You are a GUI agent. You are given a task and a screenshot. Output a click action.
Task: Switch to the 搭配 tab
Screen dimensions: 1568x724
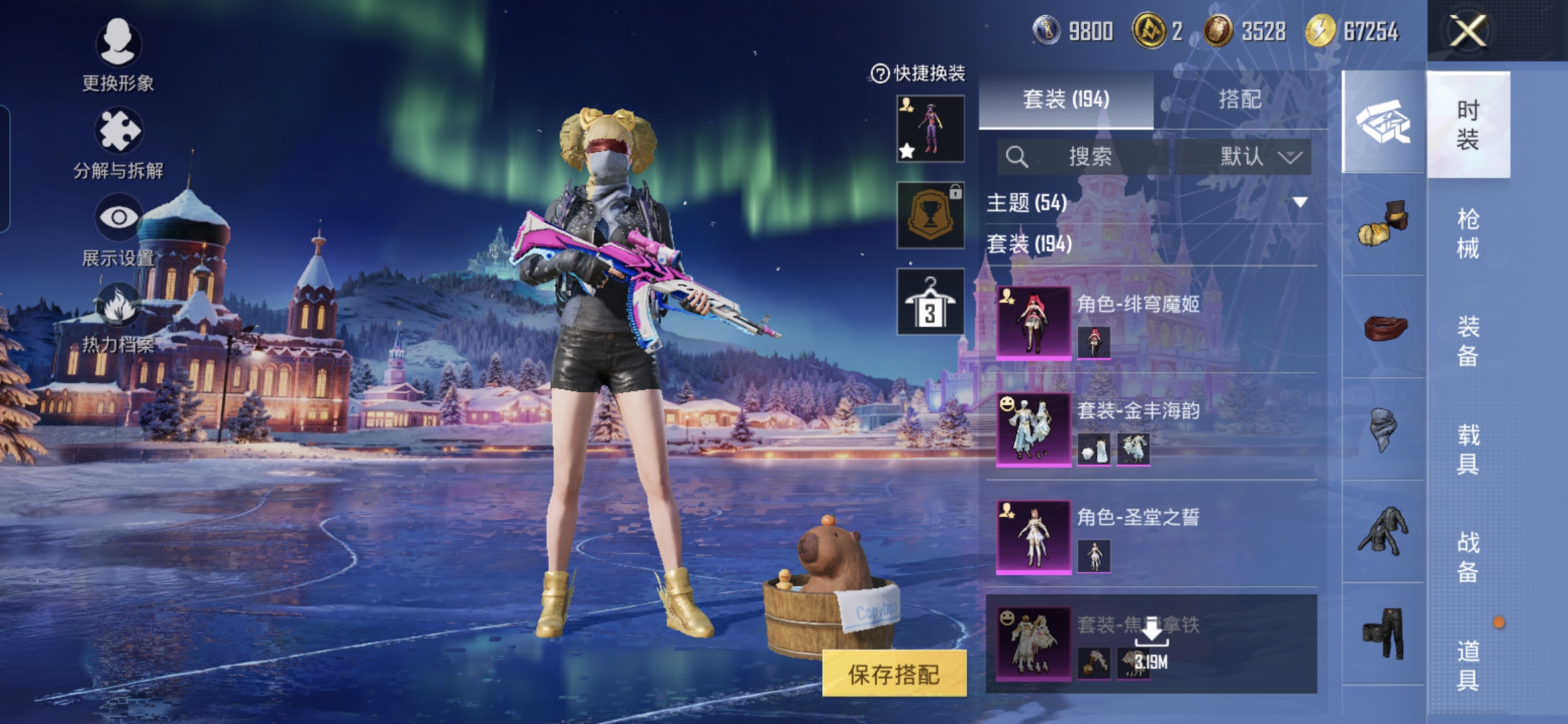tap(1240, 99)
